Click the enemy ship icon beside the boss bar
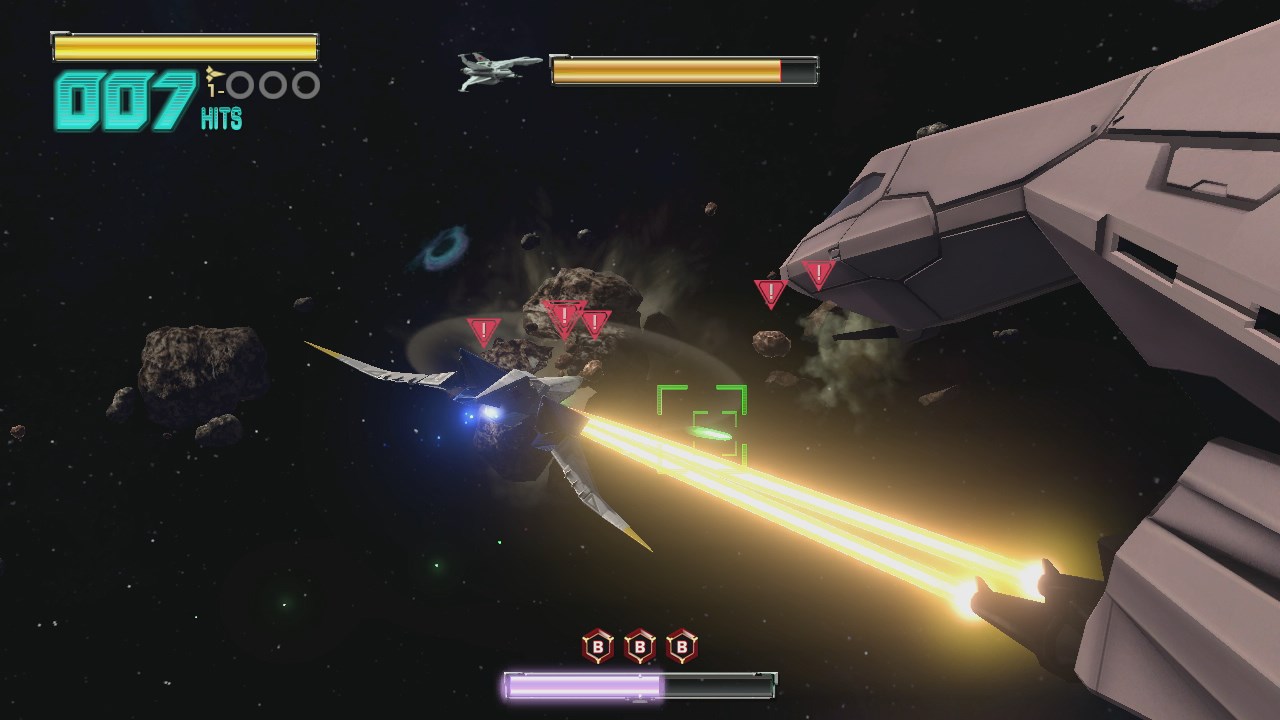 [x=498, y=70]
